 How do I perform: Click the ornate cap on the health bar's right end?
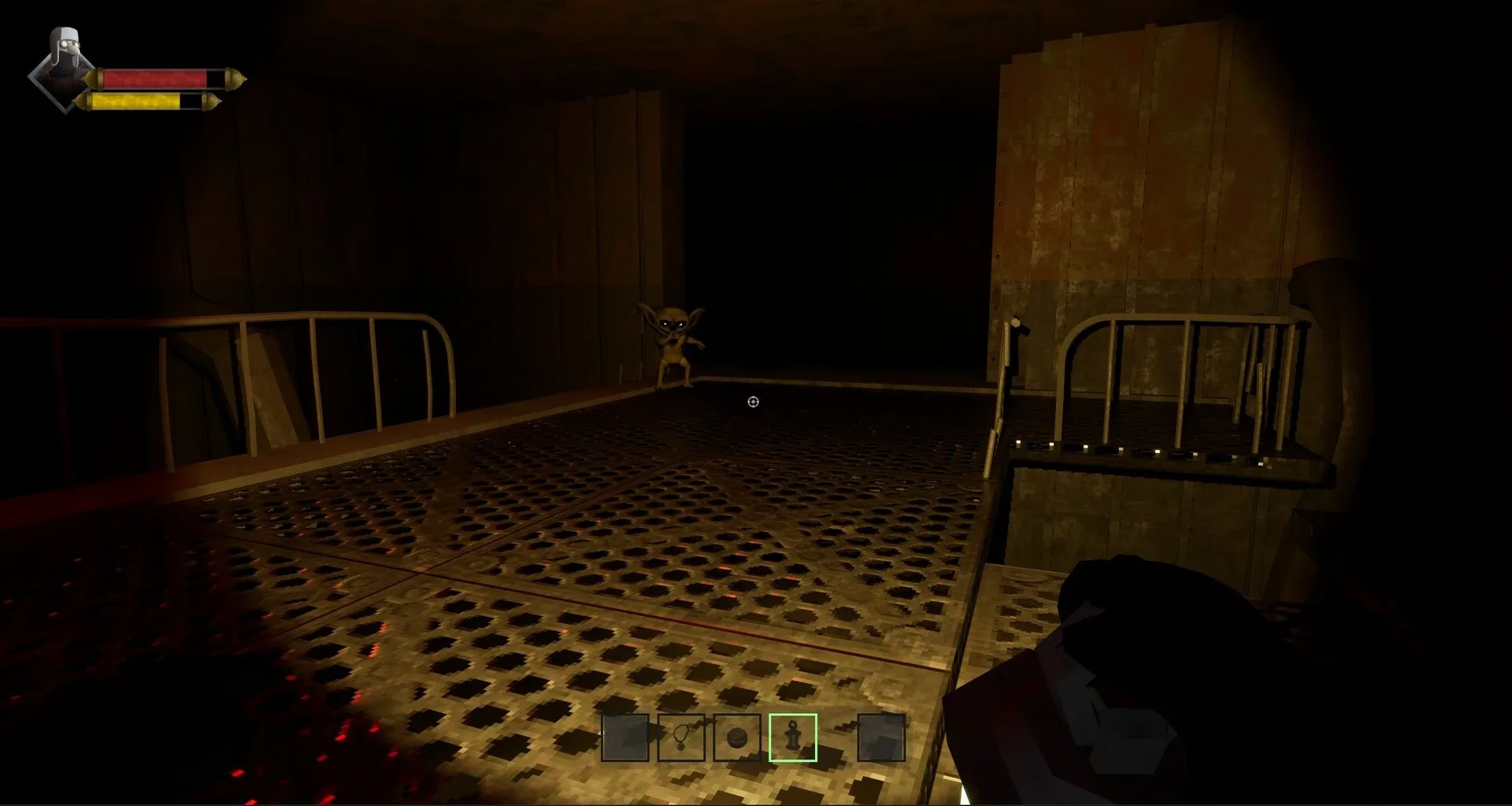click(x=234, y=76)
